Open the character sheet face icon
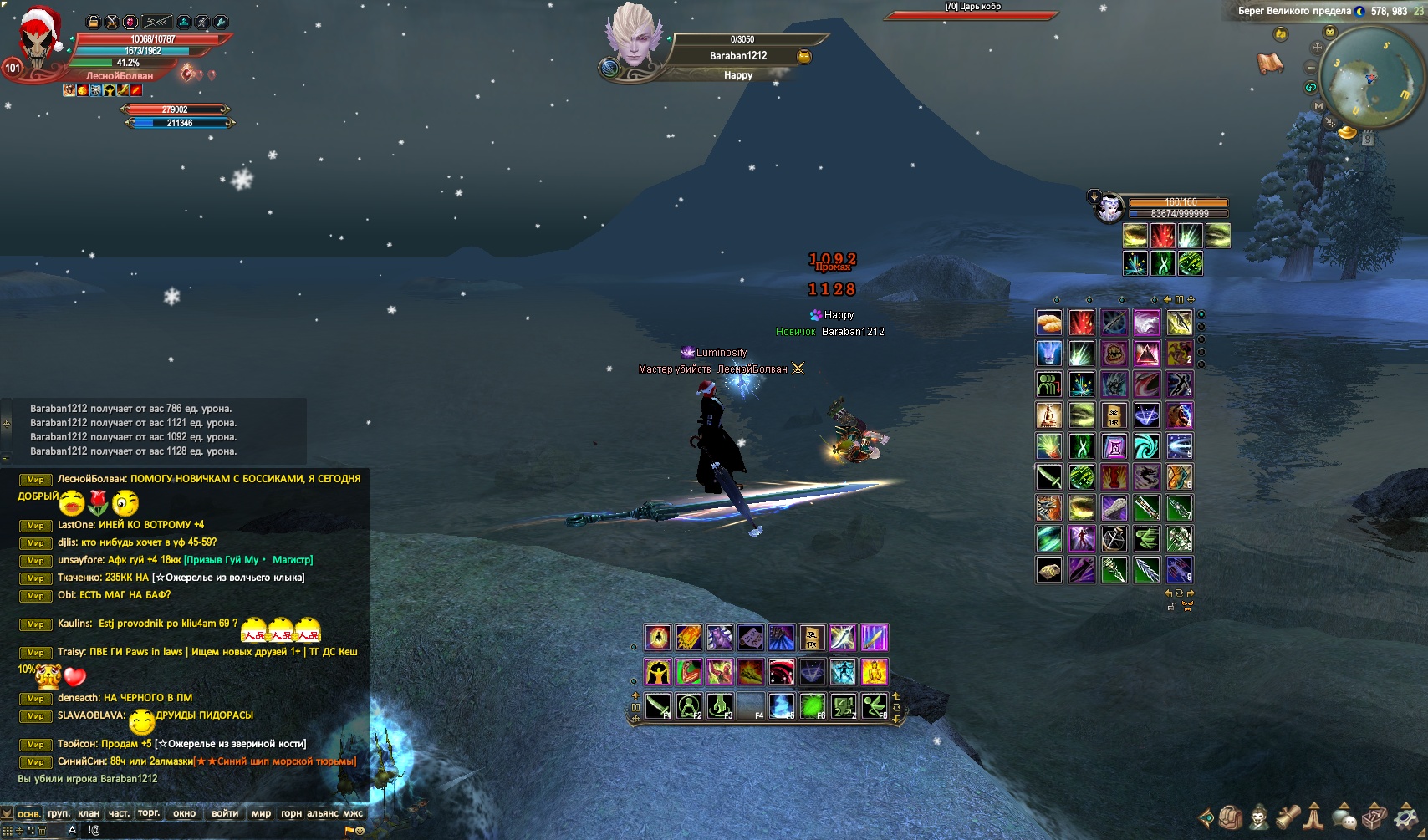This screenshot has width=1428, height=840. [x=1259, y=817]
